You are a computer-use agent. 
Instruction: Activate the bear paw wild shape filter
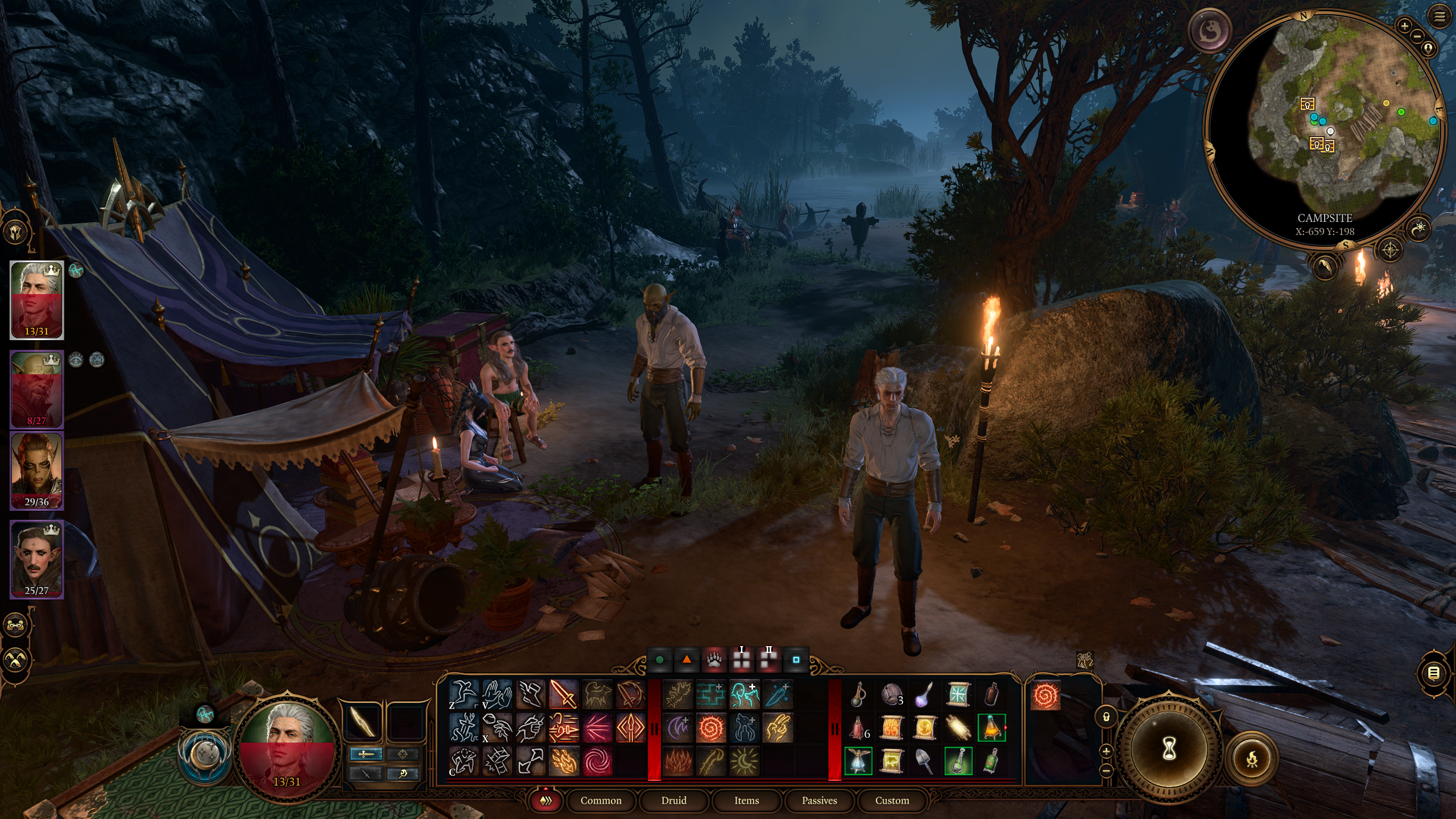pyautogui.click(x=714, y=660)
